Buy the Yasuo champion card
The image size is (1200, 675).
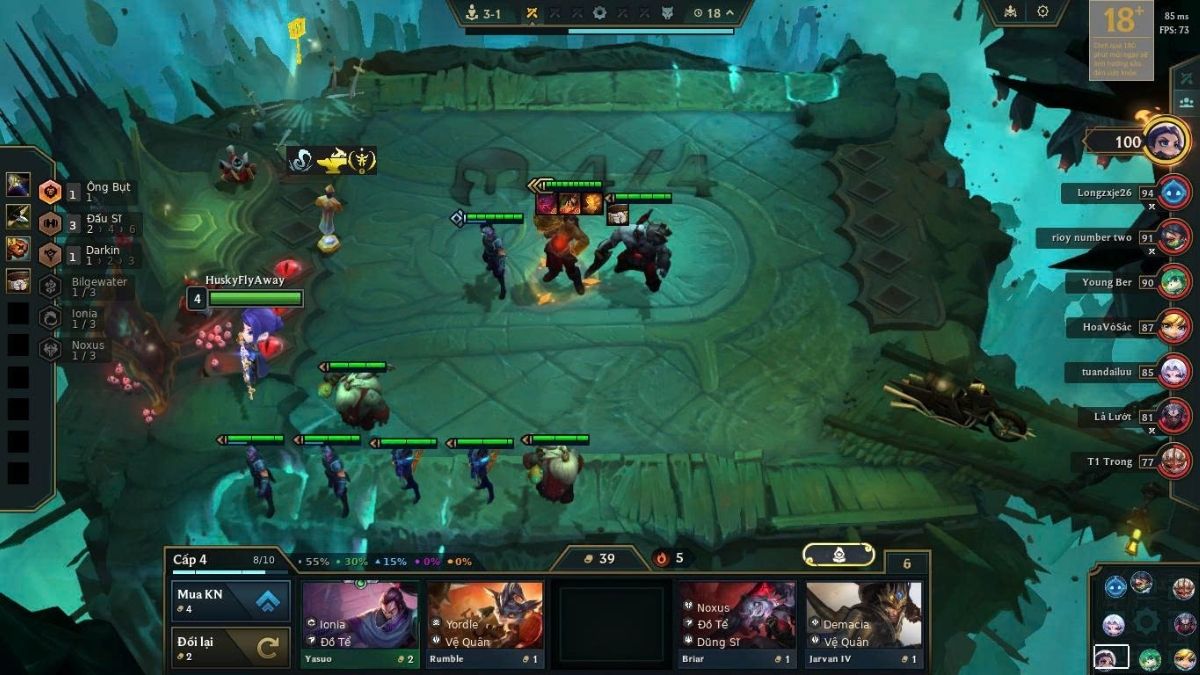tap(361, 625)
